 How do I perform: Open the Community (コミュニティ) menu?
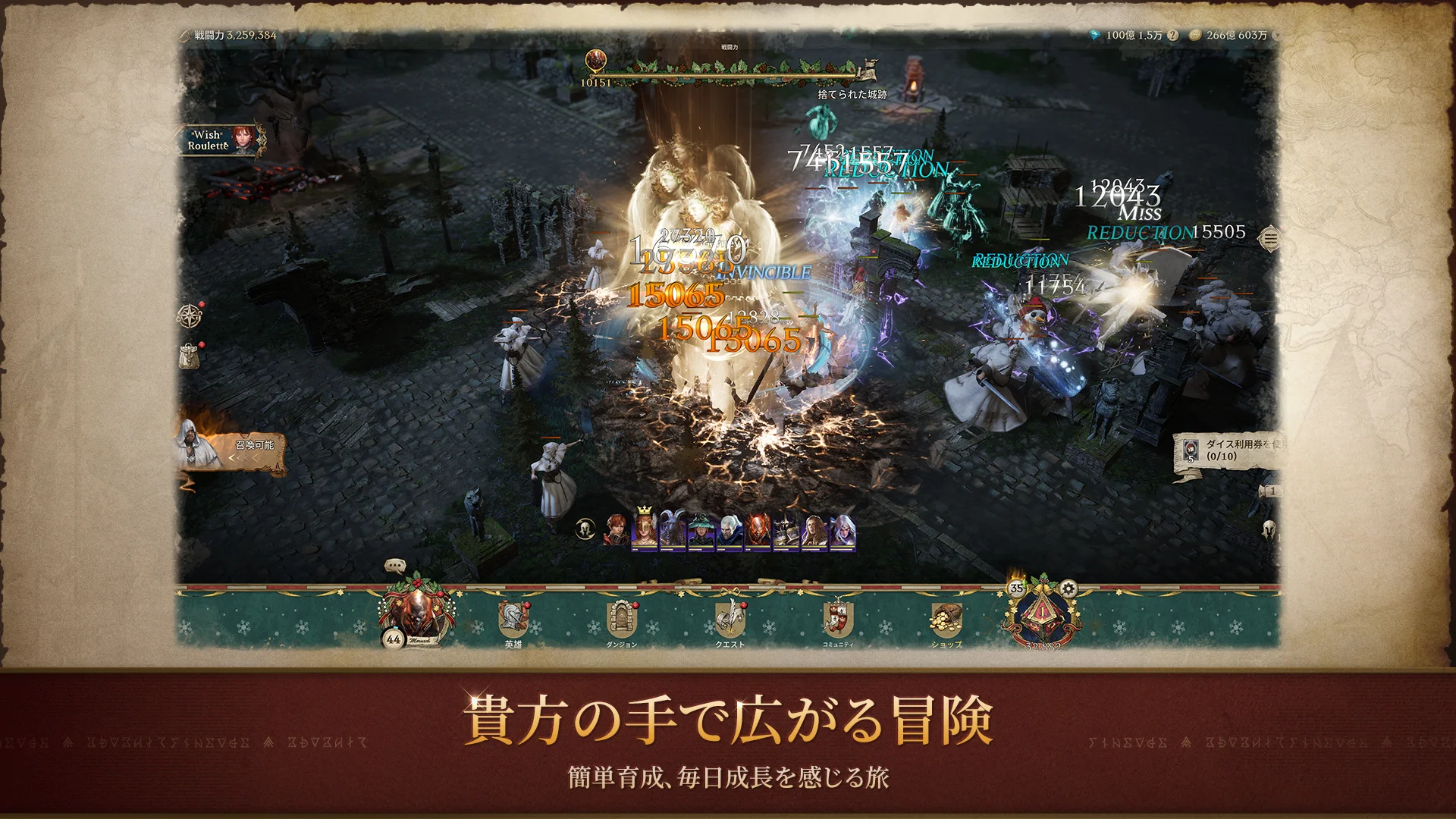point(838,620)
